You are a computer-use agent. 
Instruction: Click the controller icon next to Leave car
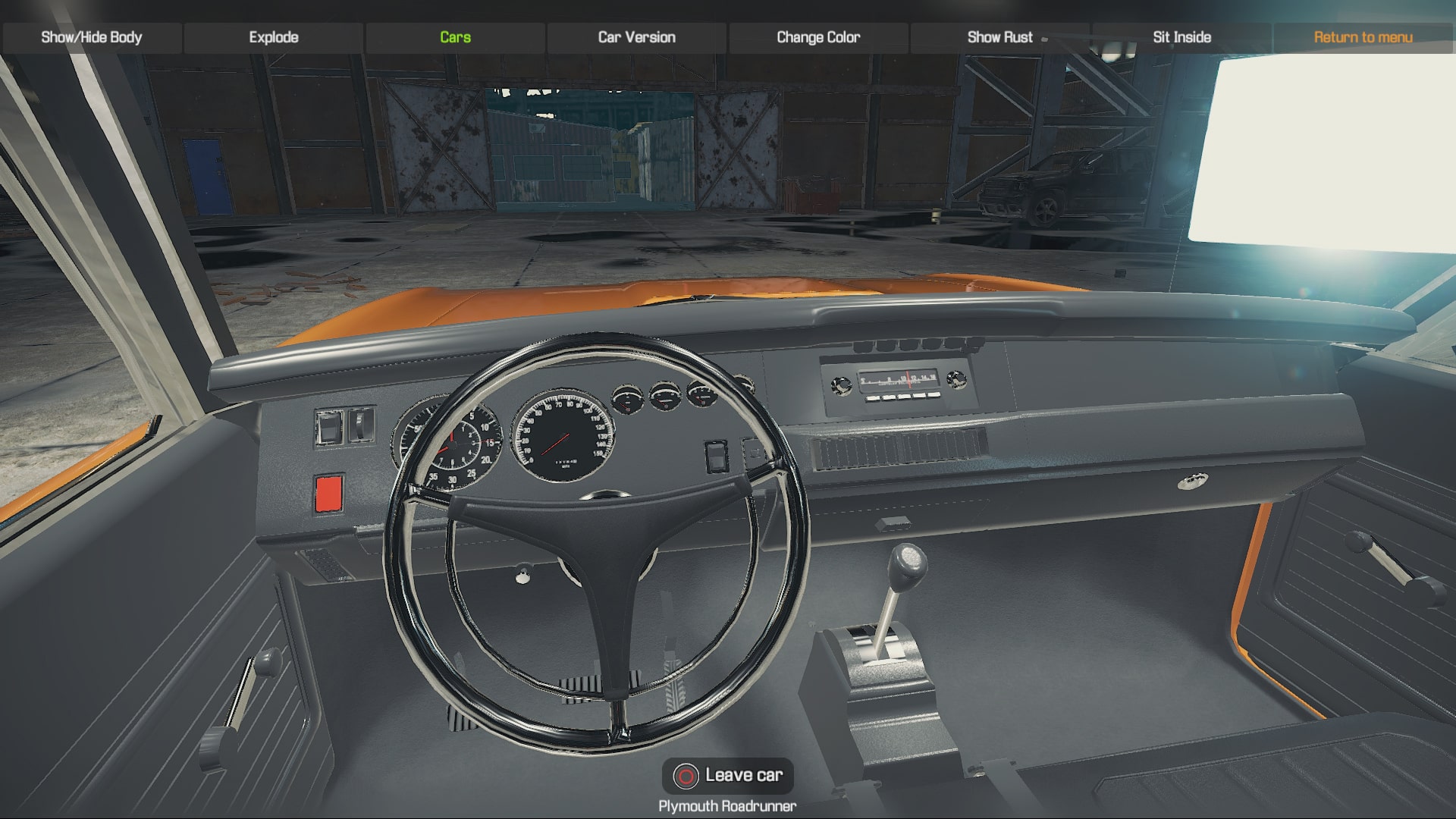pos(686,776)
